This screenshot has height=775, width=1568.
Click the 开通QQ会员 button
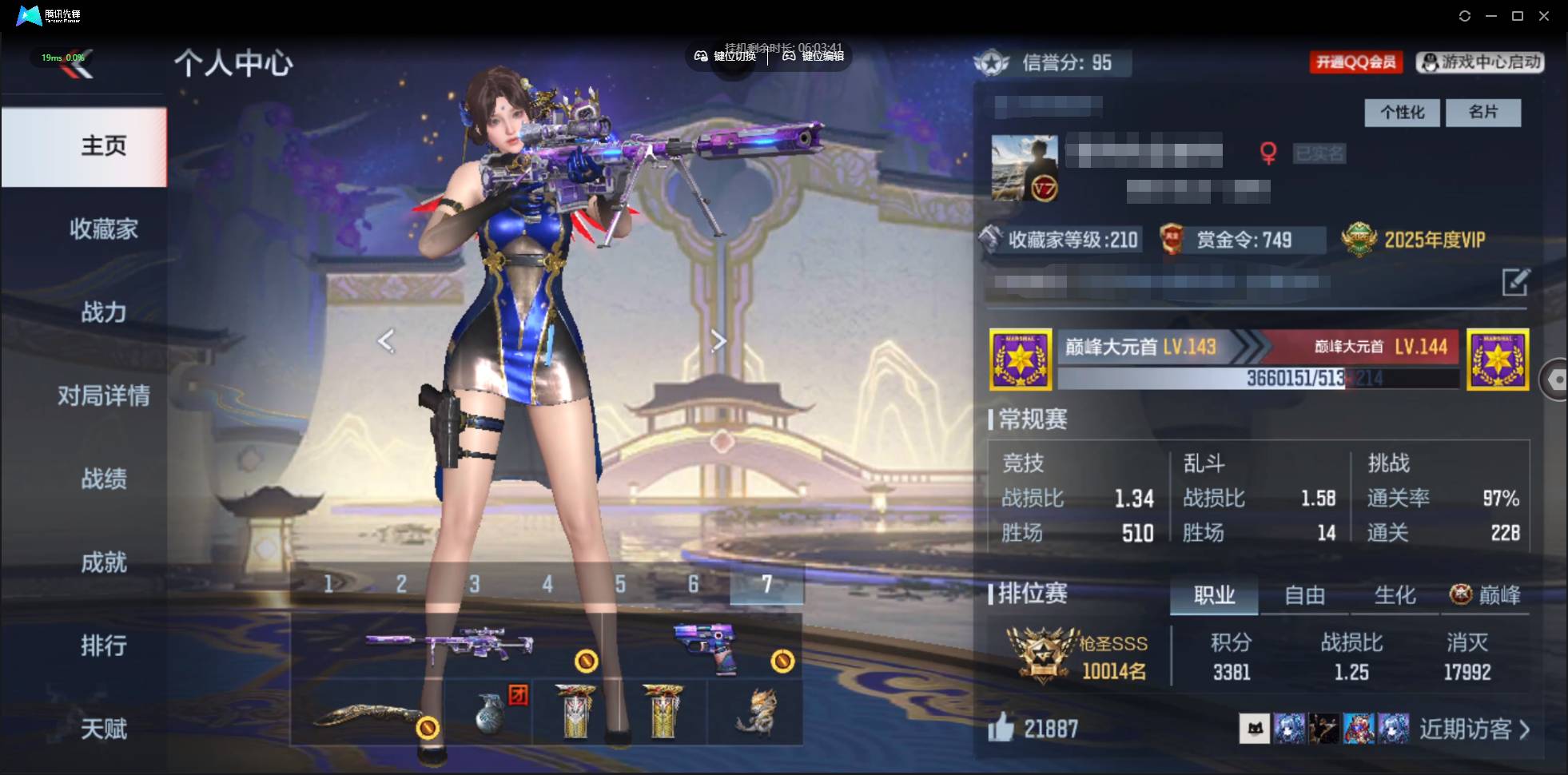click(x=1355, y=62)
